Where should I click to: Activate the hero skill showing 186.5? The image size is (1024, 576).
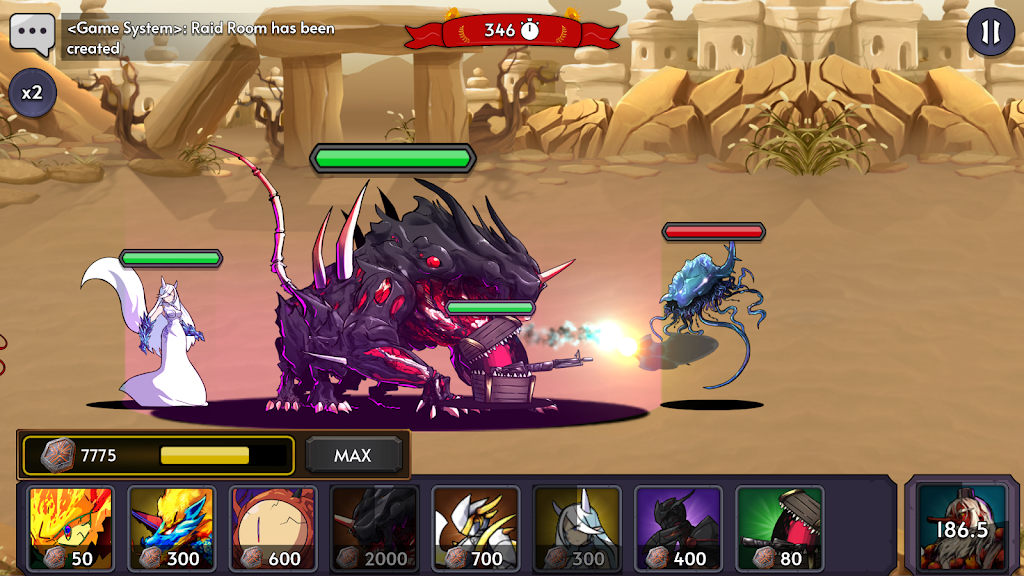point(961,527)
